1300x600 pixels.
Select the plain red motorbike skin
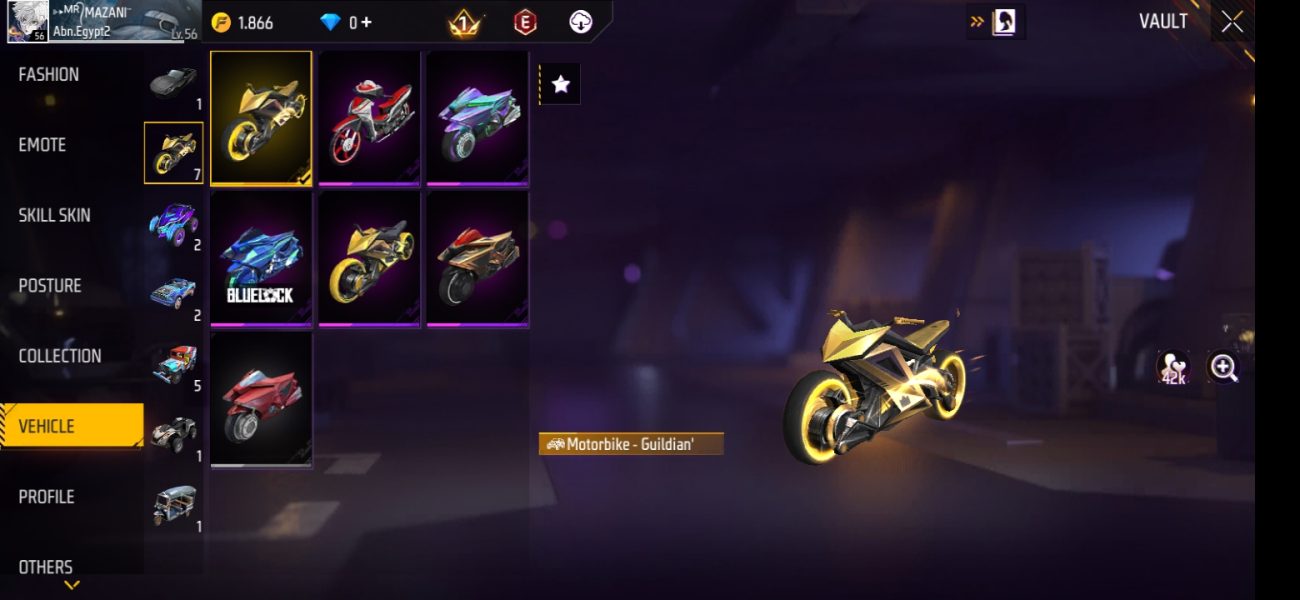click(261, 400)
